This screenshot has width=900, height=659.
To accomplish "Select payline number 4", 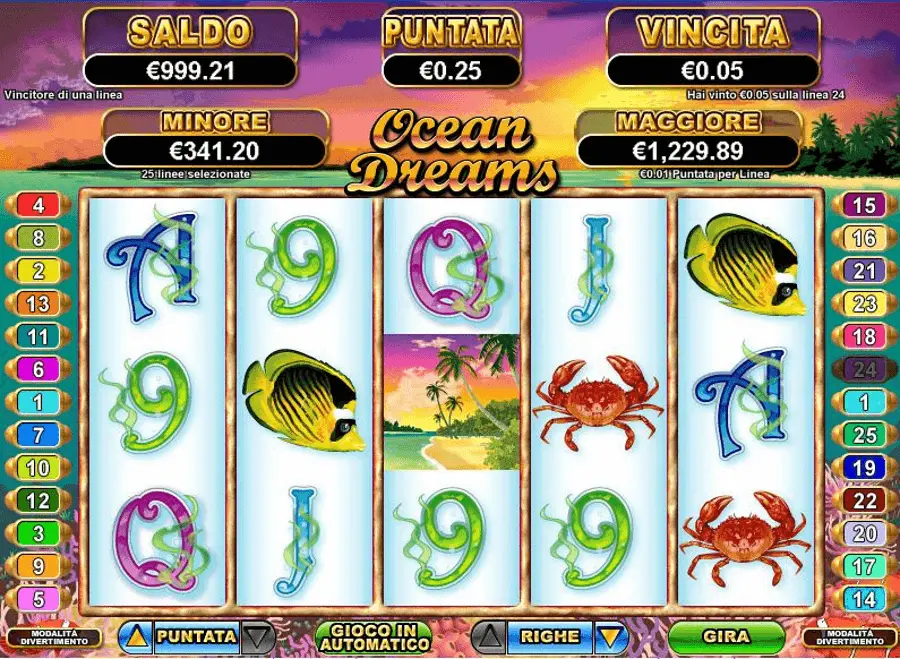I will (39, 206).
